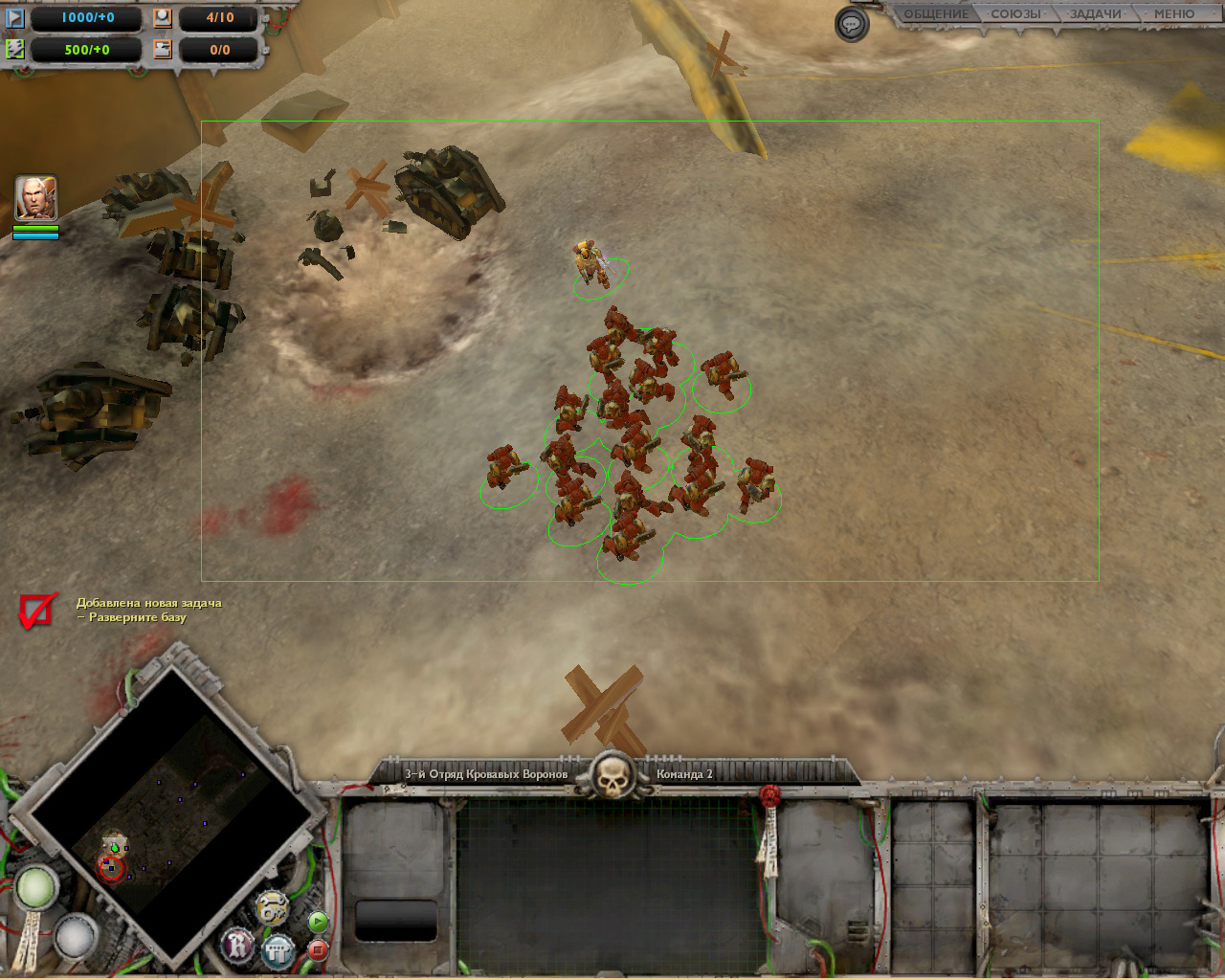Click the small red stop square button
The width and height of the screenshot is (1225, 980).
click(318, 949)
